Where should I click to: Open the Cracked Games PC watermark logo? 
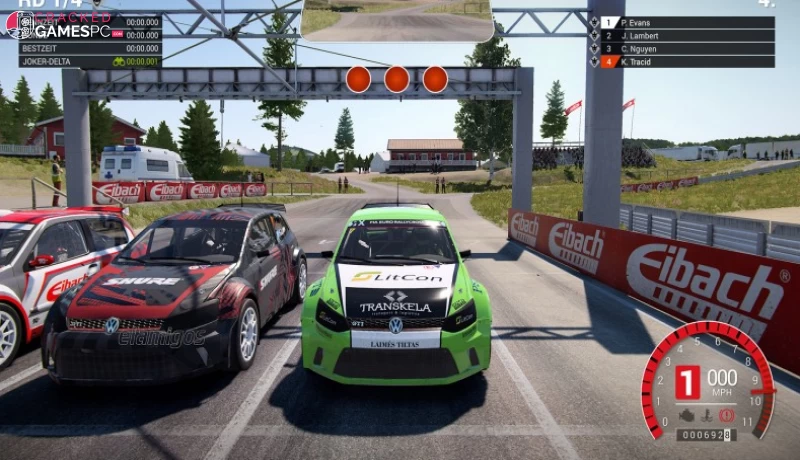(60, 24)
